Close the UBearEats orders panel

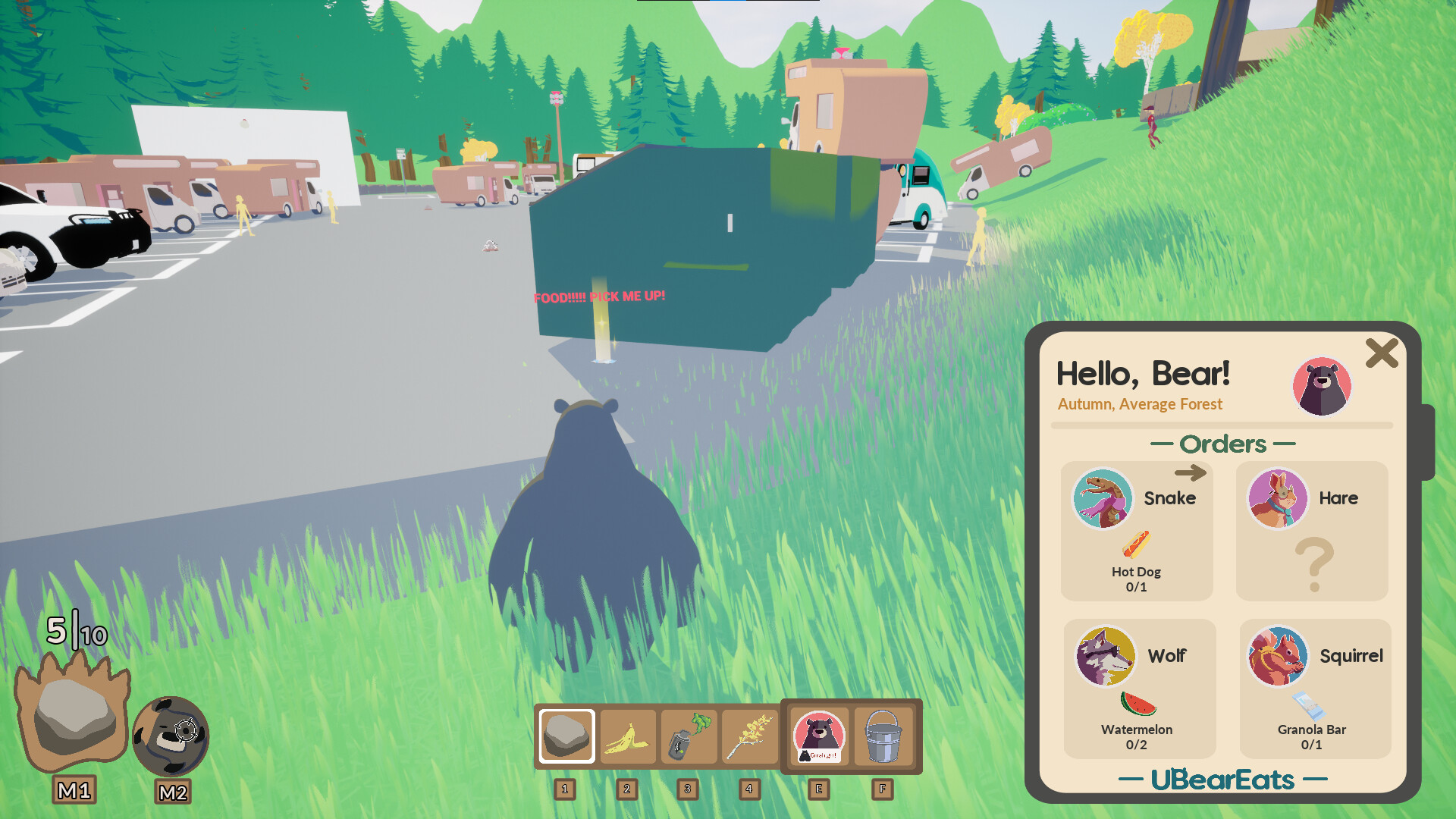click(x=1382, y=353)
